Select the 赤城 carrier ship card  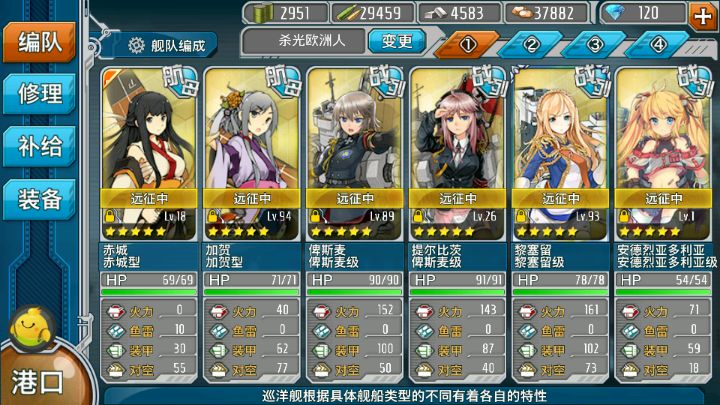pyautogui.click(x=150, y=150)
